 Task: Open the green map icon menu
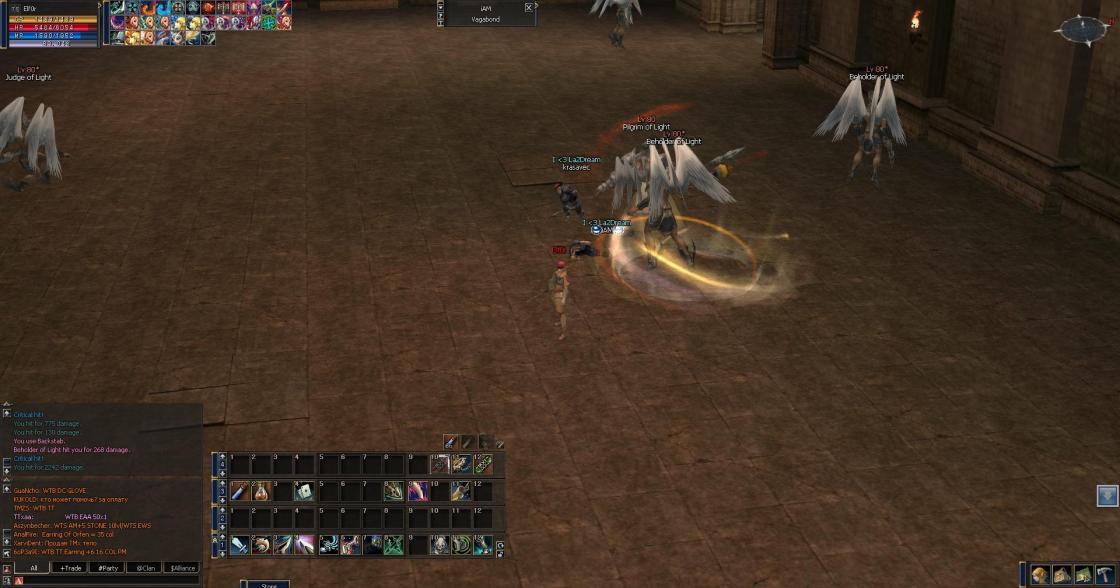pos(1083,575)
